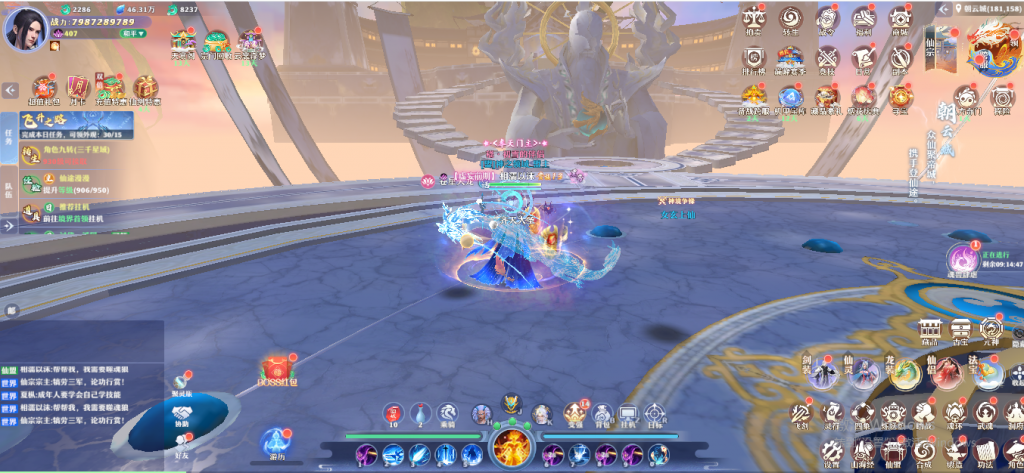Open the 转生 rebirth swirl icon
The width and height of the screenshot is (1024, 473).
(790, 19)
